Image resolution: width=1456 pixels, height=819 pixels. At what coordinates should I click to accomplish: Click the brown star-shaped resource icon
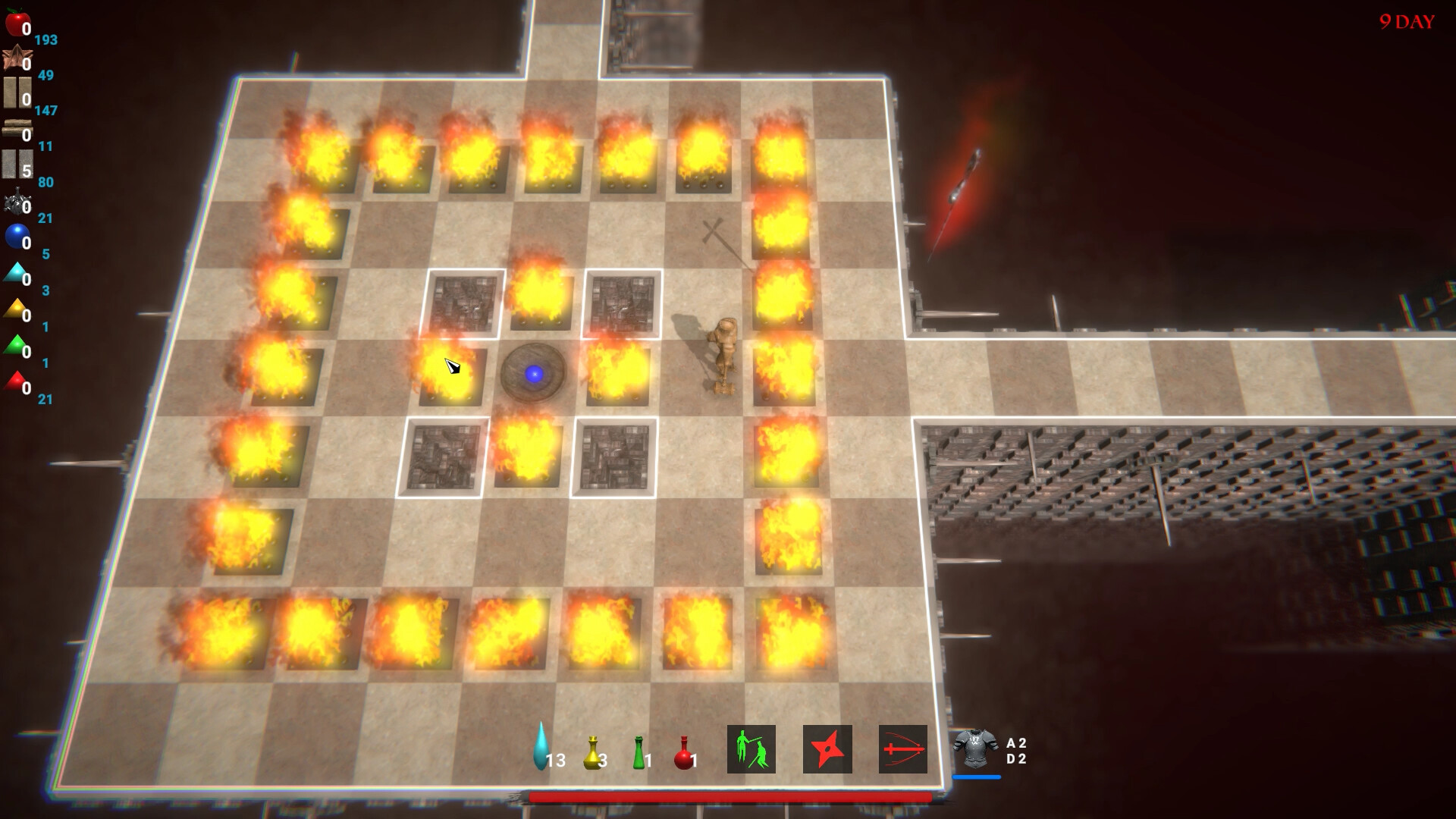click(16, 58)
